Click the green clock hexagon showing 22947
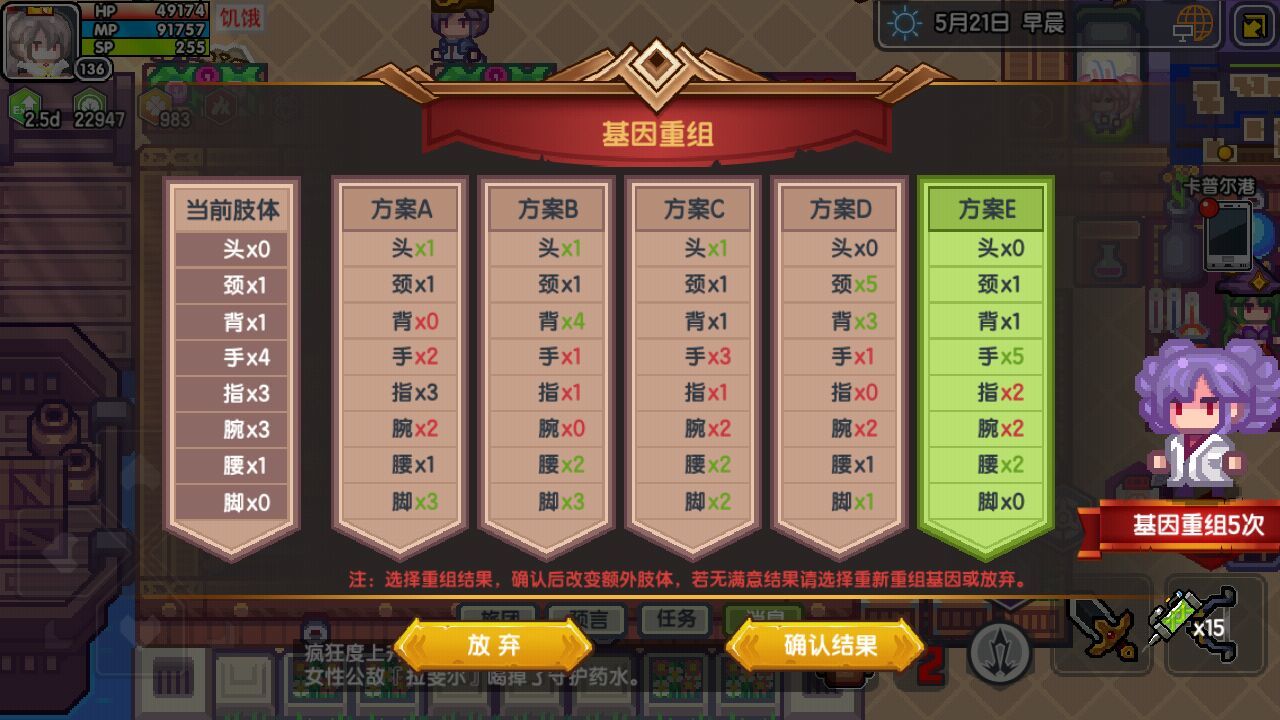The width and height of the screenshot is (1280, 720). pyautogui.click(x=90, y=102)
